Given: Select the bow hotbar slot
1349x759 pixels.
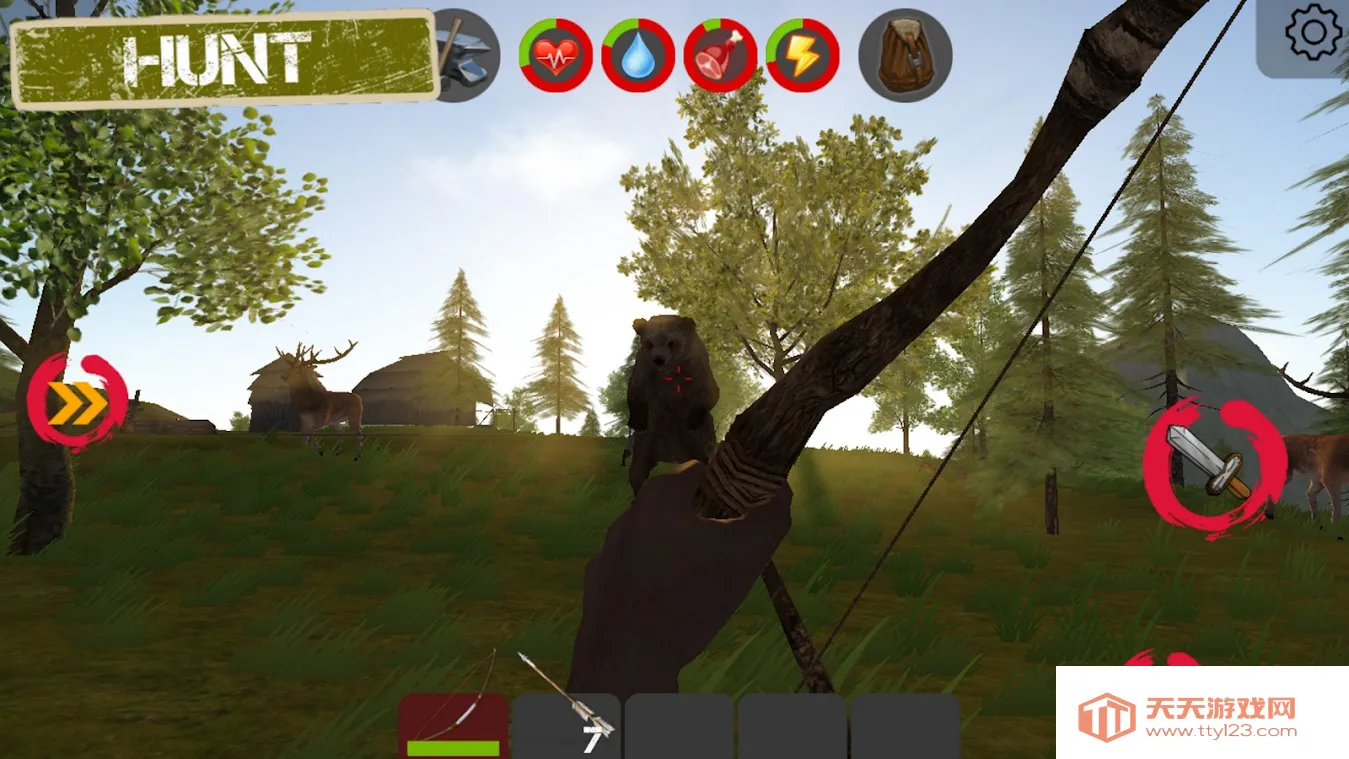Looking at the screenshot, I should click(453, 724).
